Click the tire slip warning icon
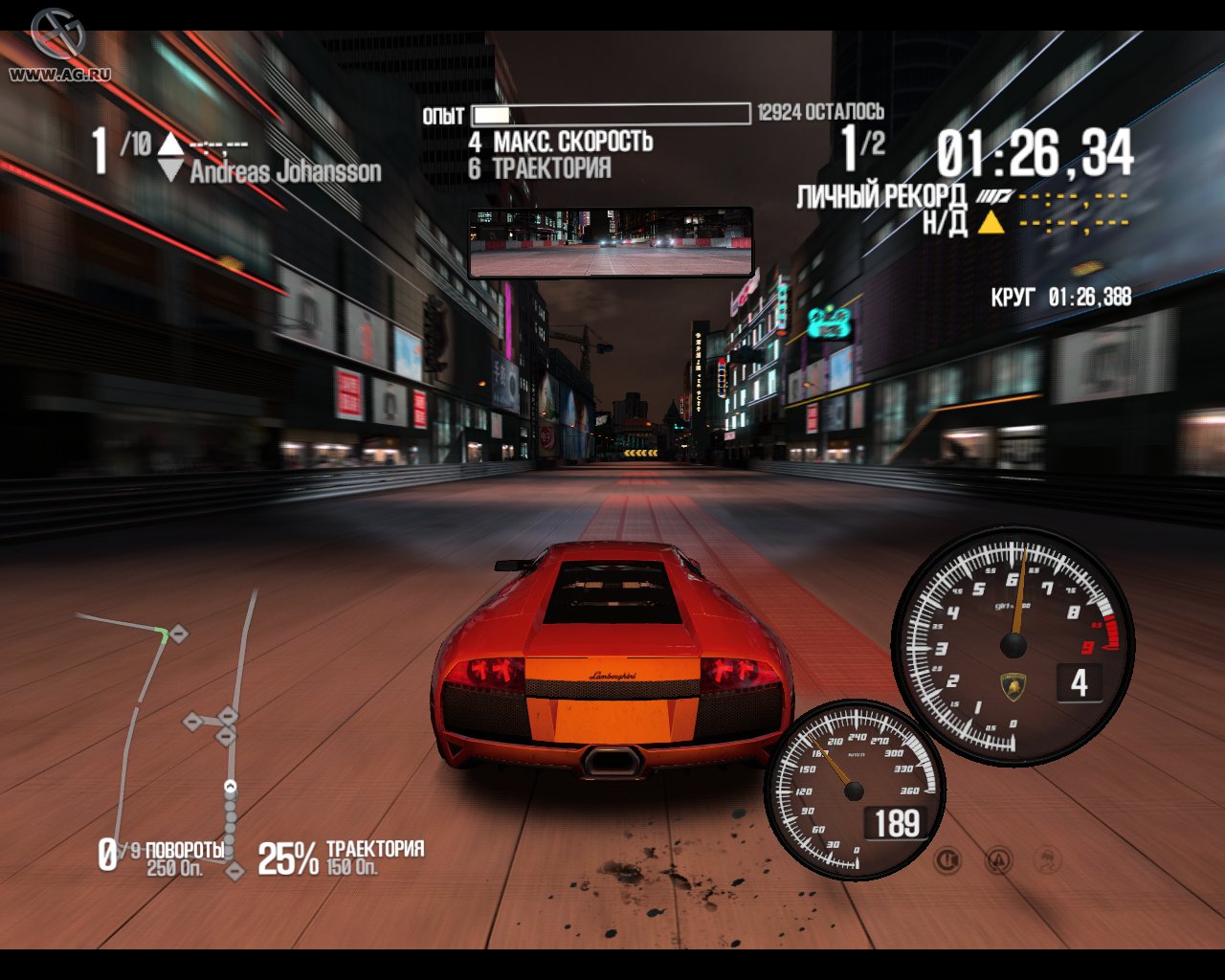 click(1048, 859)
